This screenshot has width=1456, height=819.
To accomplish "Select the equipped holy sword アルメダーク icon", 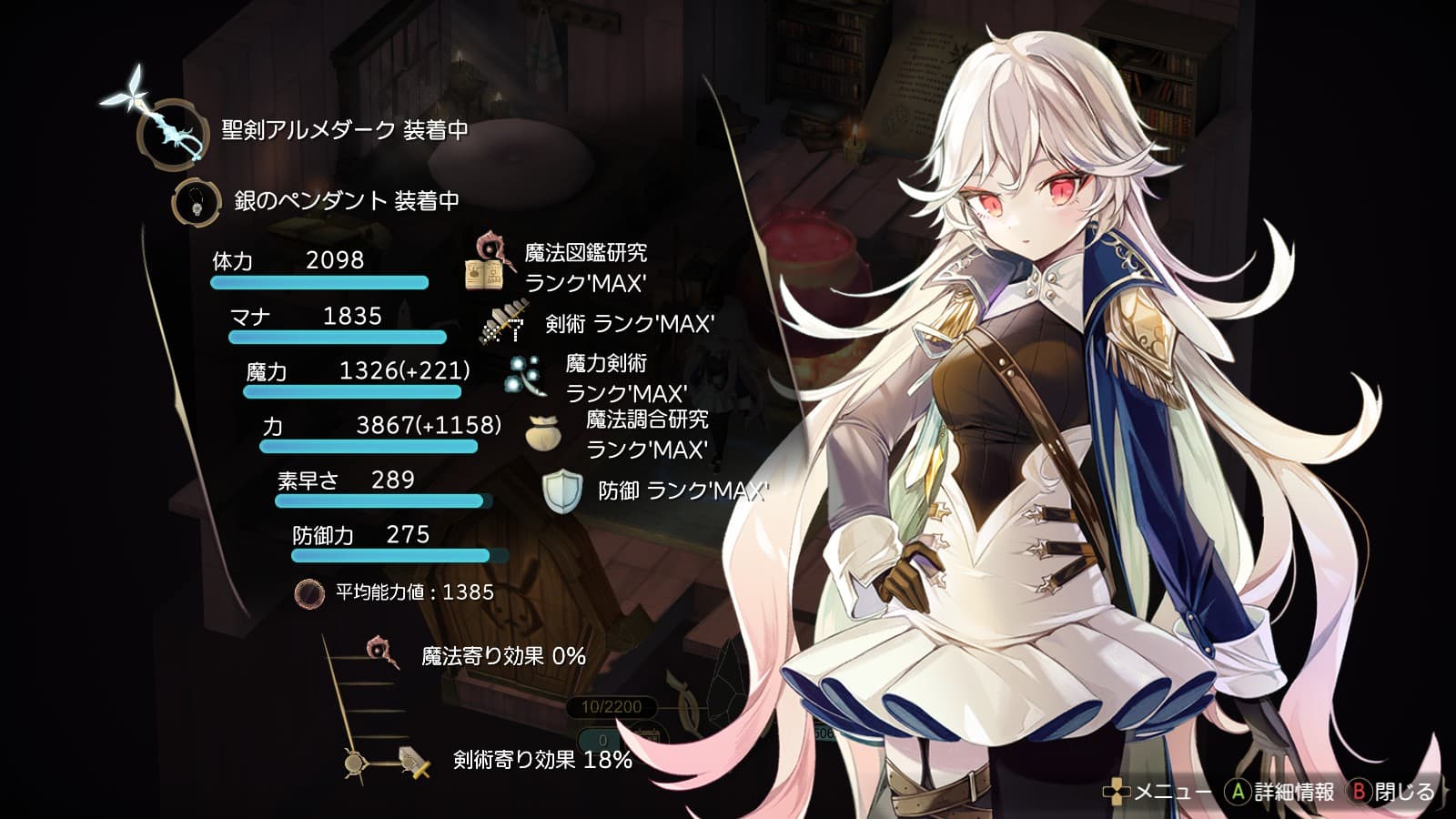I will (168, 132).
